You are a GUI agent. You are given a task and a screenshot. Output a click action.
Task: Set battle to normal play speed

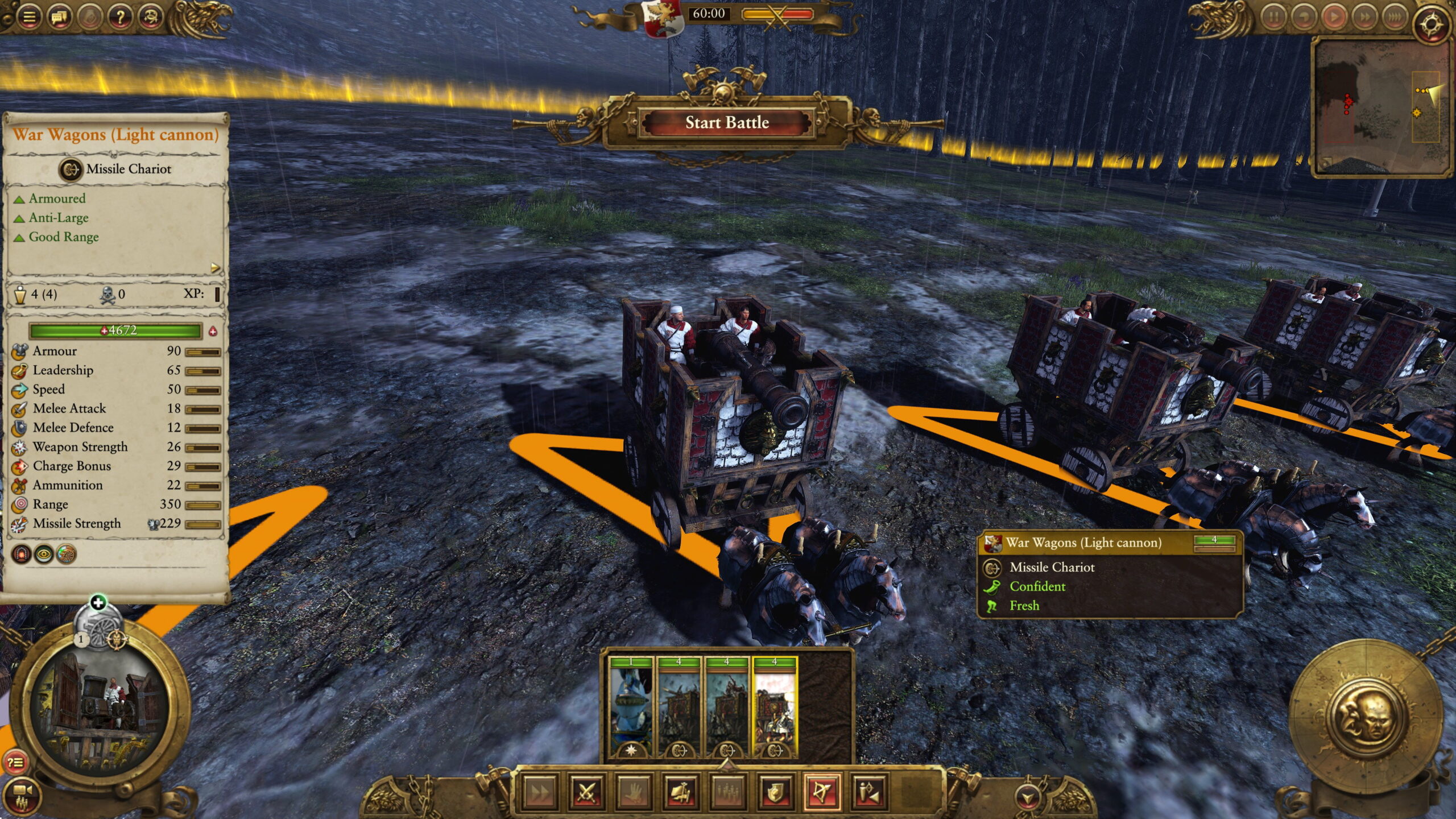[x=1334, y=17]
